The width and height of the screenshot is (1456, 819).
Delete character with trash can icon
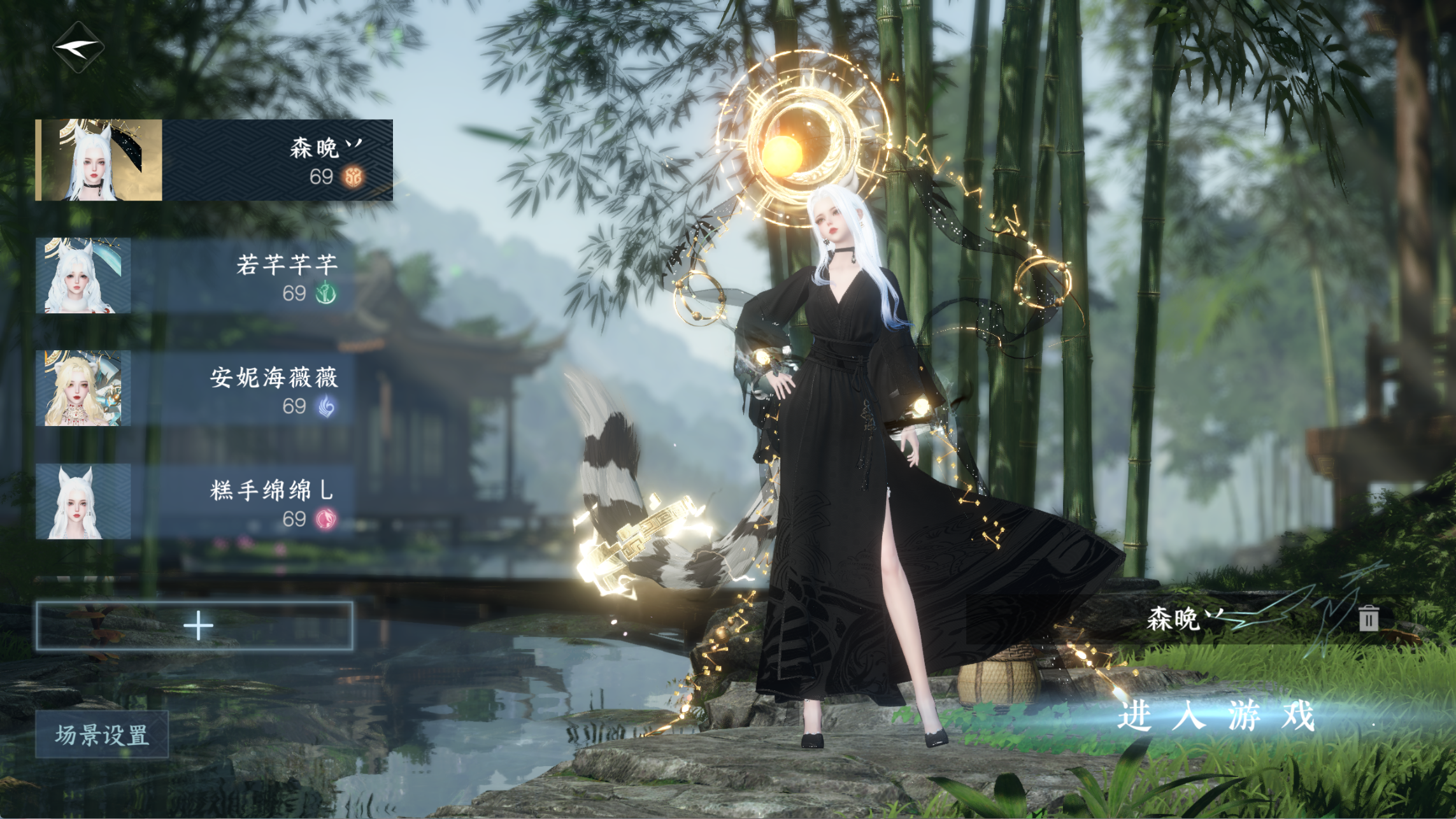tap(1368, 618)
